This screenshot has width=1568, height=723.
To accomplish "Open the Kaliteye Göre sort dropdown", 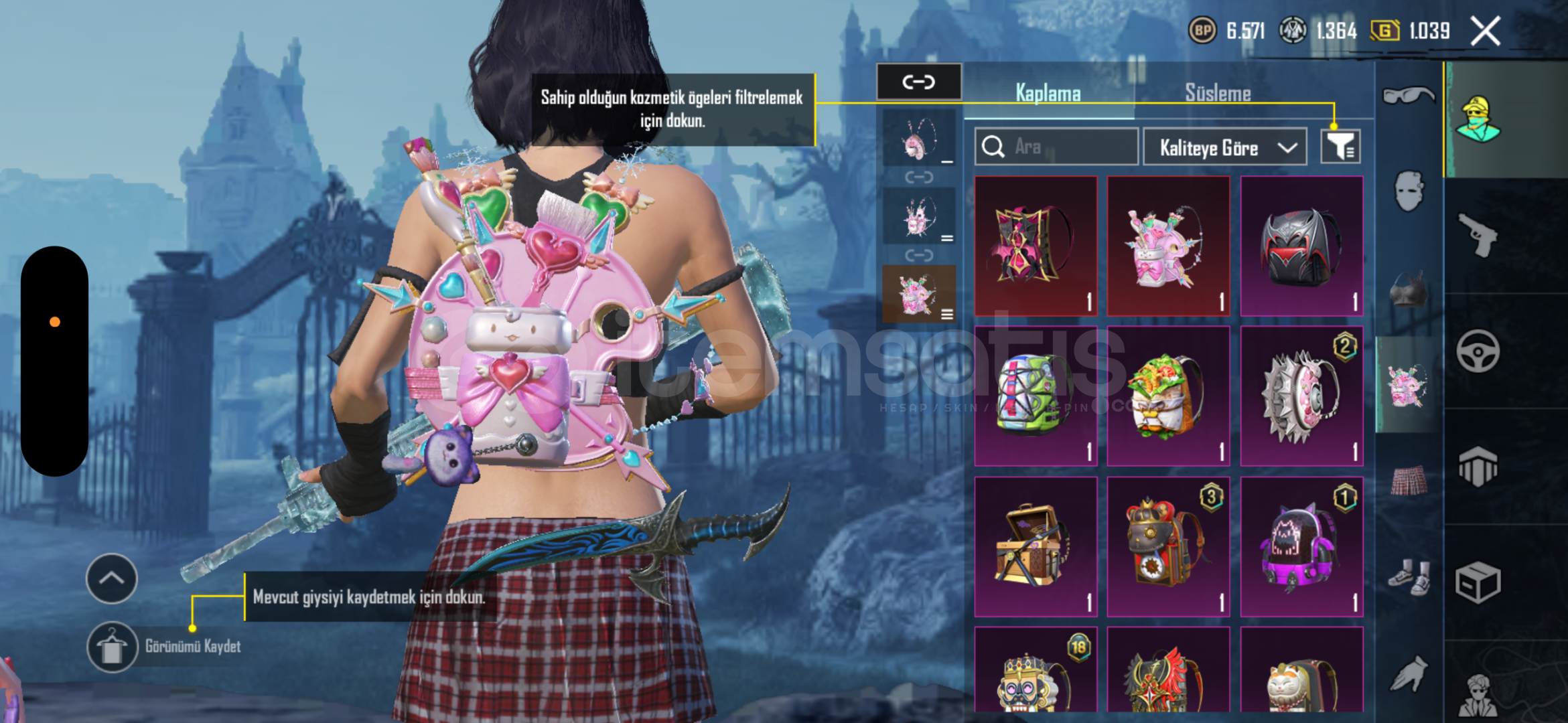I will [1224, 147].
